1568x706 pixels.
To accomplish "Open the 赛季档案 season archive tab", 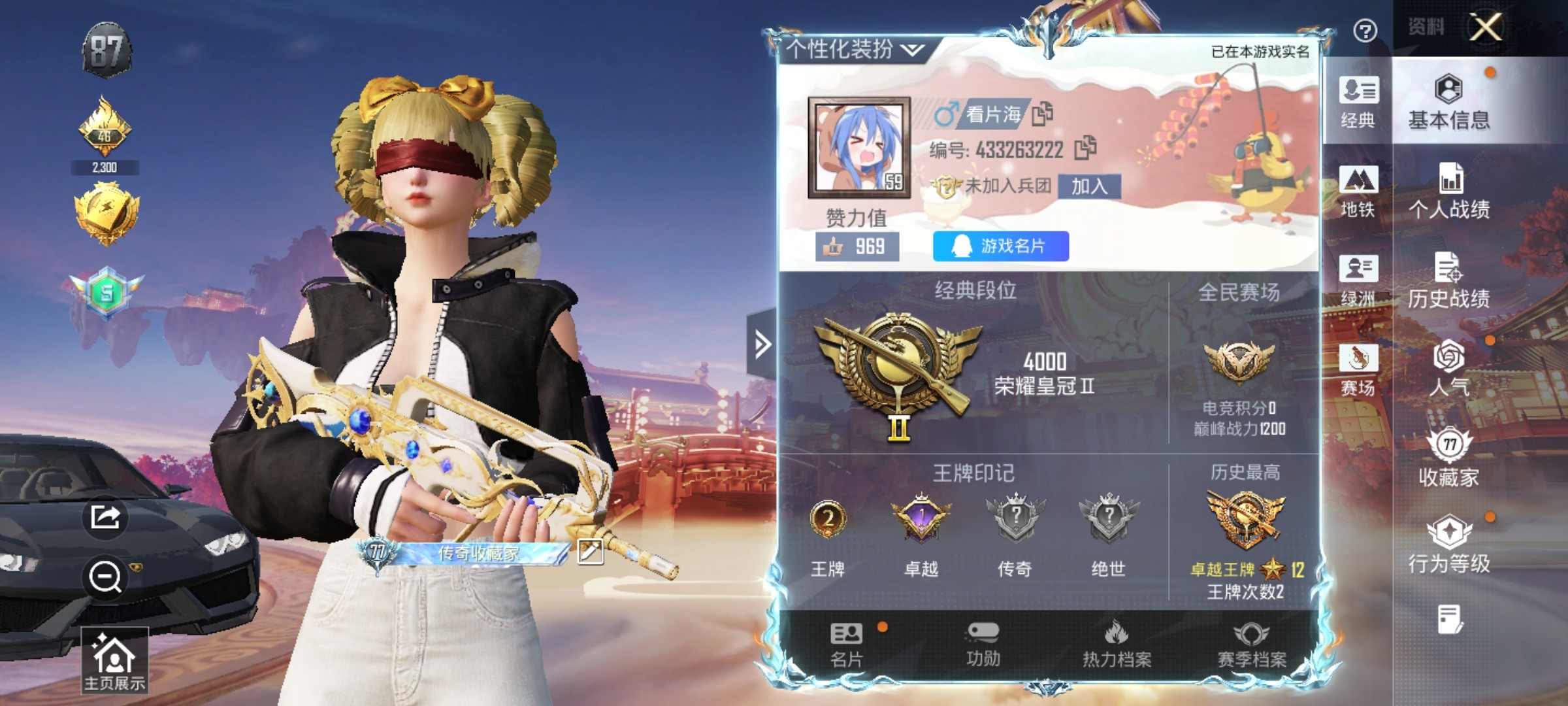I will click(1251, 645).
